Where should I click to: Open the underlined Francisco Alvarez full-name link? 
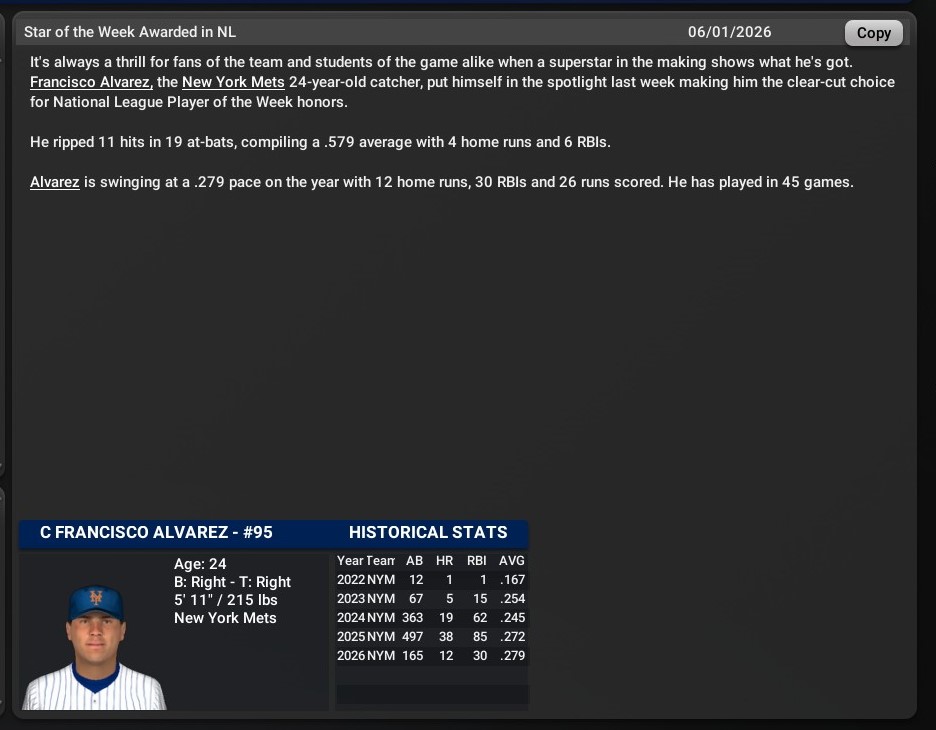pyautogui.click(x=90, y=82)
